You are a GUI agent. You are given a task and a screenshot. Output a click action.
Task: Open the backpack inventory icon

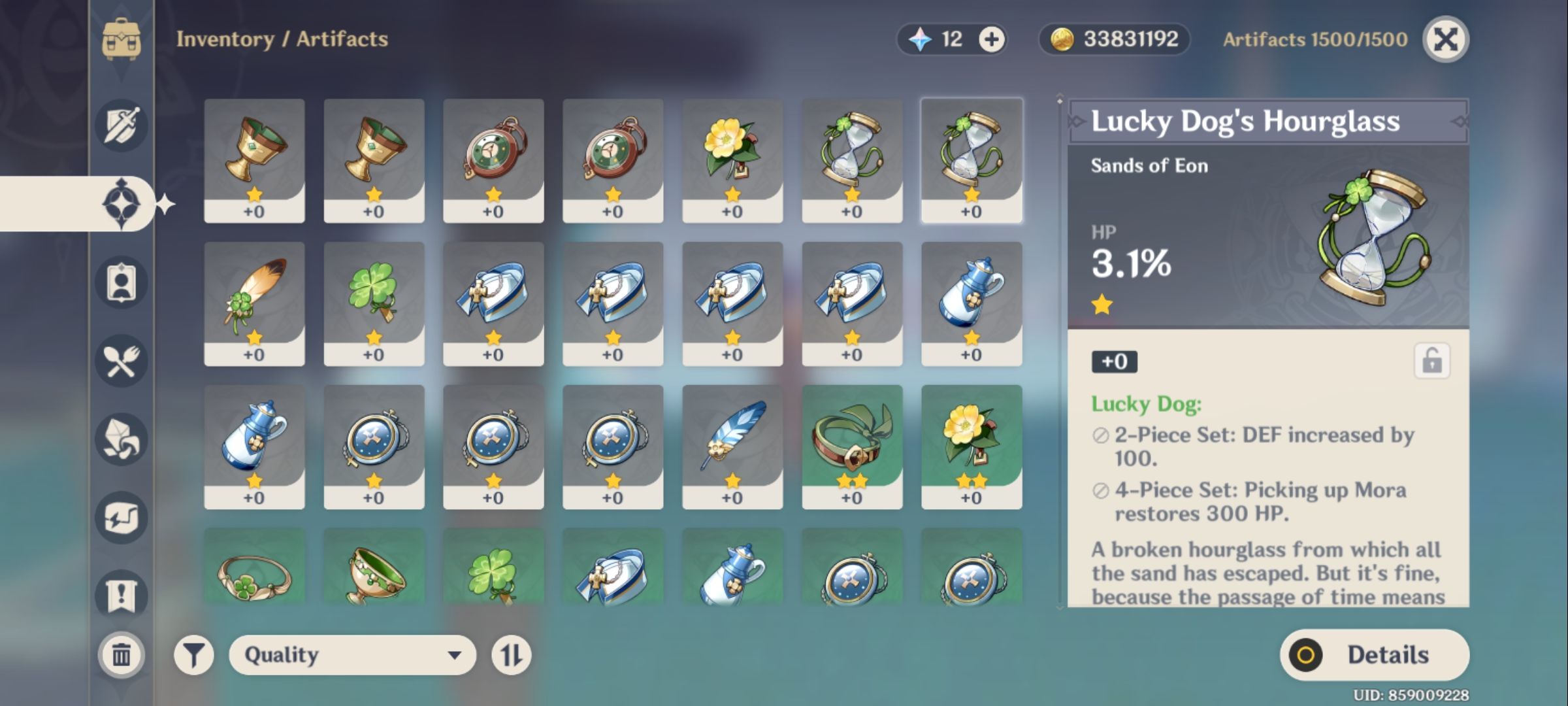(x=120, y=38)
